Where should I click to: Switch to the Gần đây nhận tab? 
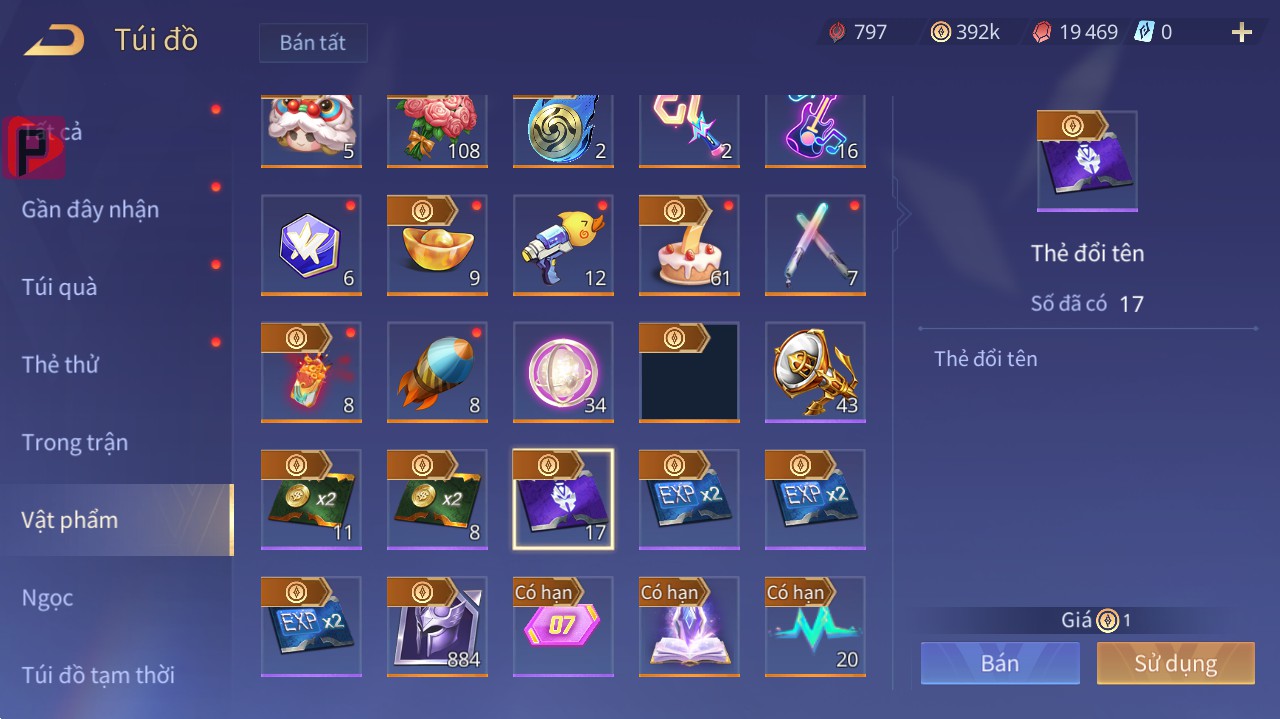pos(90,209)
